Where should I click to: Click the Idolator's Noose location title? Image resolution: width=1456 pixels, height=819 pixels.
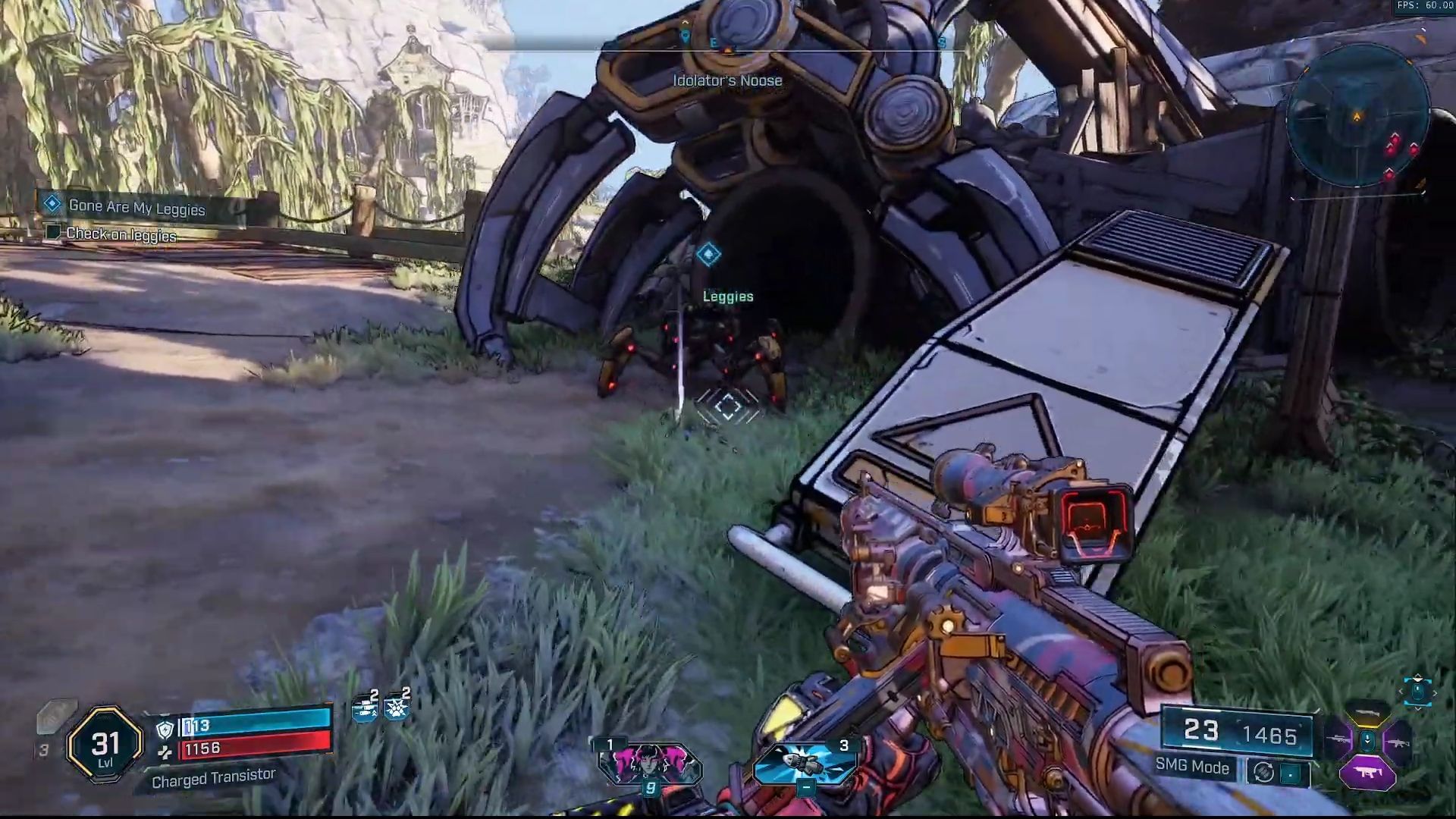(x=726, y=80)
